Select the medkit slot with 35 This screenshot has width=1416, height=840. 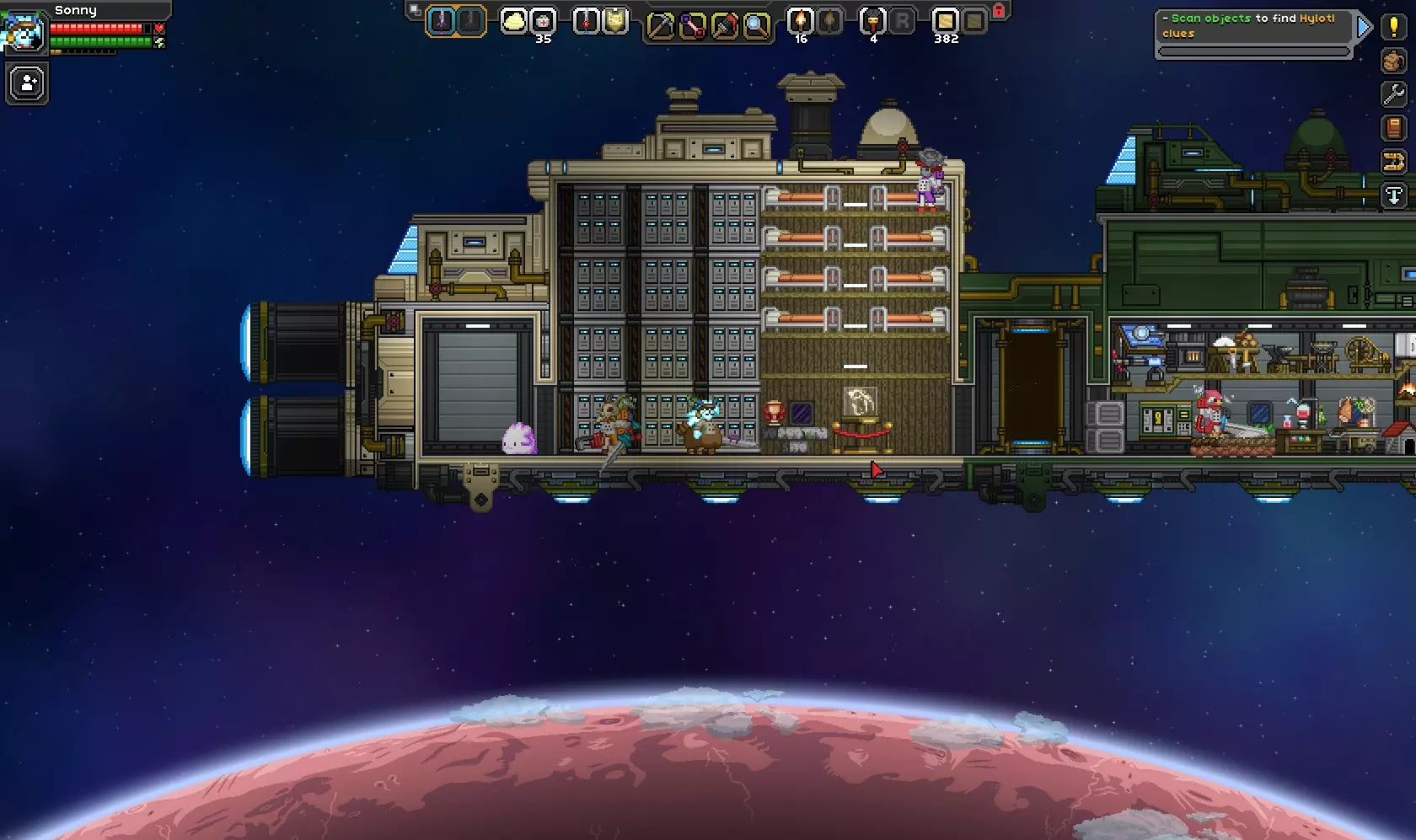click(x=543, y=21)
